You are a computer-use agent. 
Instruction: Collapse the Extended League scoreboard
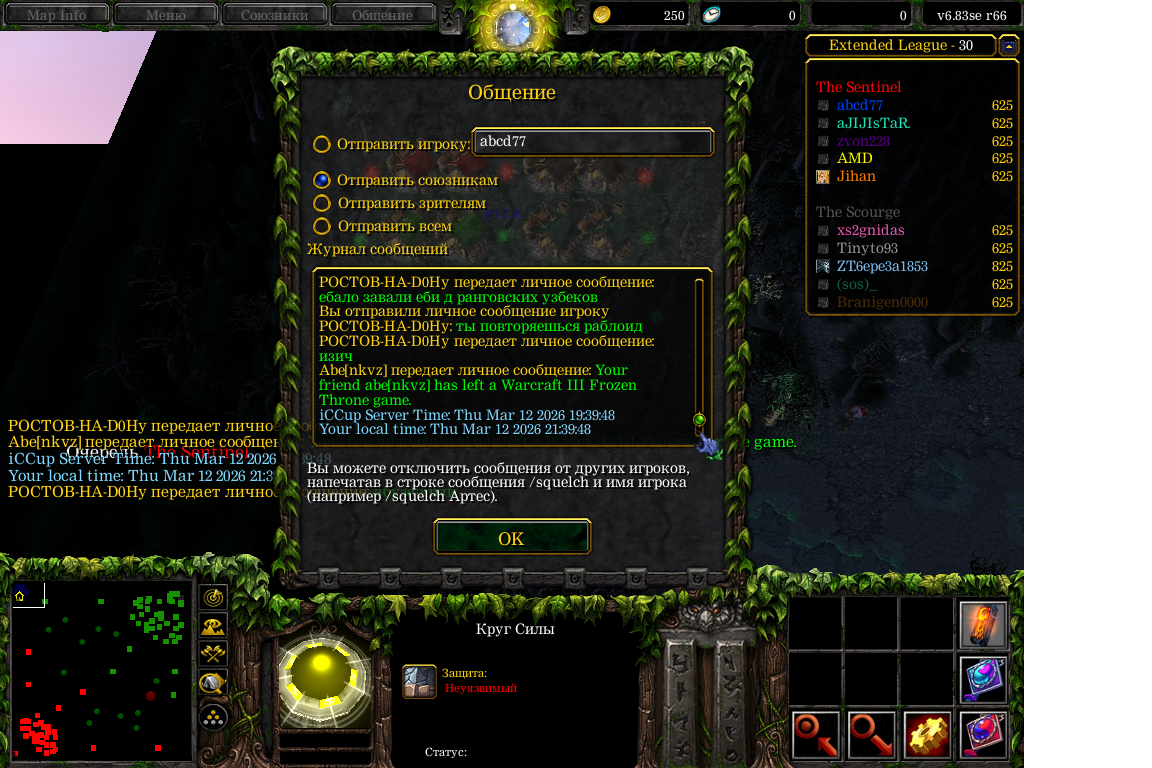point(1009,46)
